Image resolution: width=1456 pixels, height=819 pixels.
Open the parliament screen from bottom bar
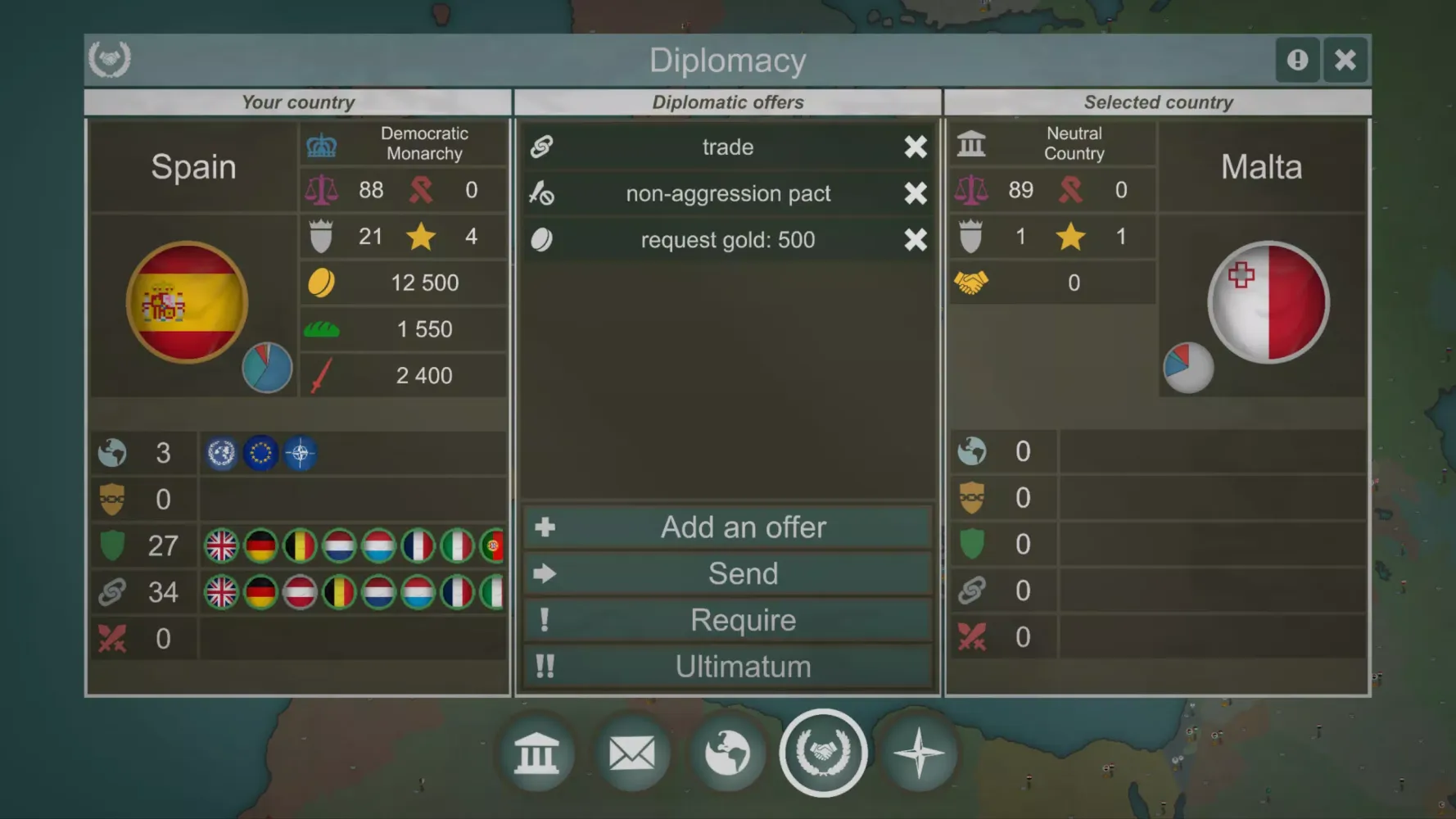(x=538, y=753)
